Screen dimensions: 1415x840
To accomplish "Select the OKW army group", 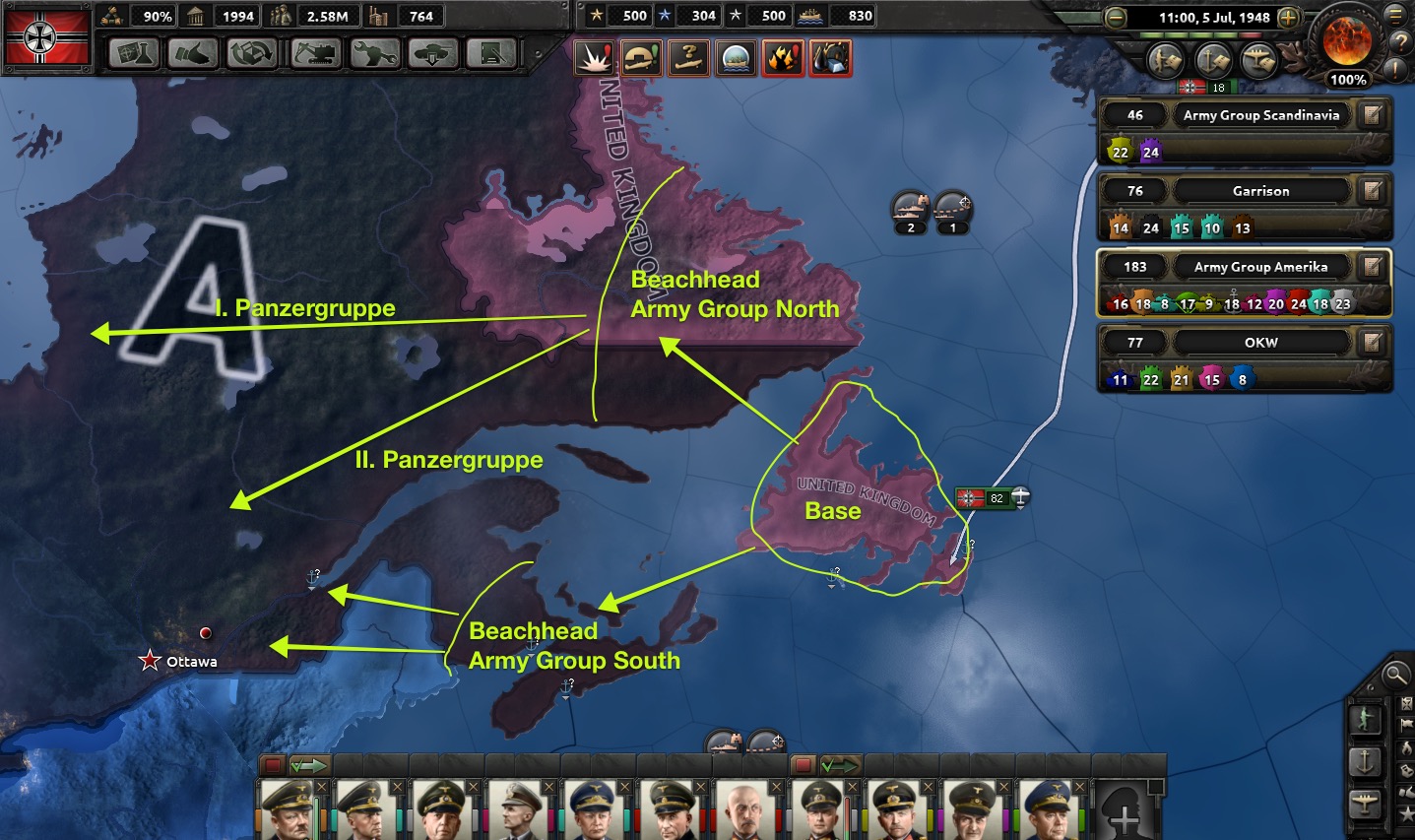I will (1260, 343).
